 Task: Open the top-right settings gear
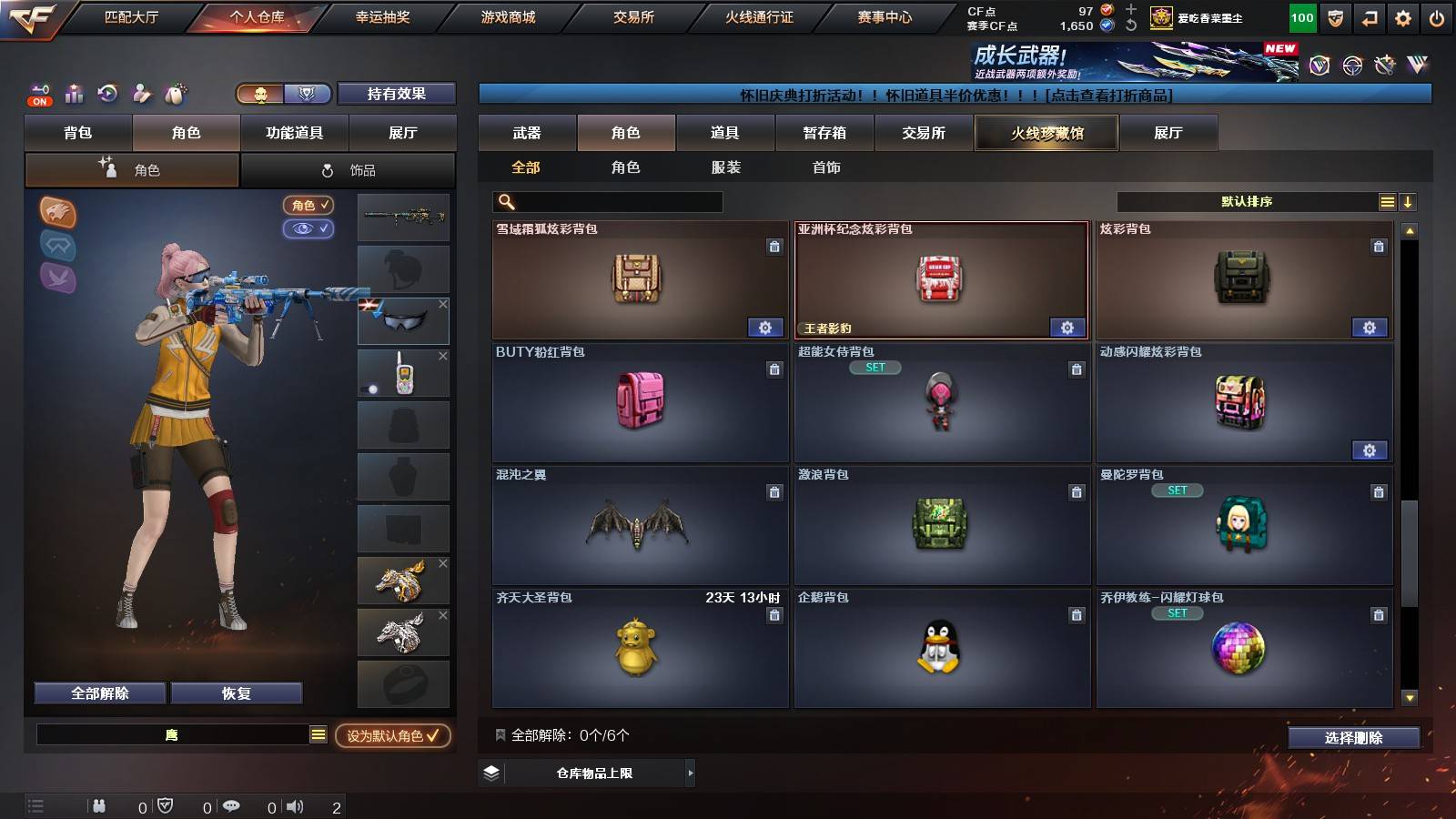(x=1401, y=16)
